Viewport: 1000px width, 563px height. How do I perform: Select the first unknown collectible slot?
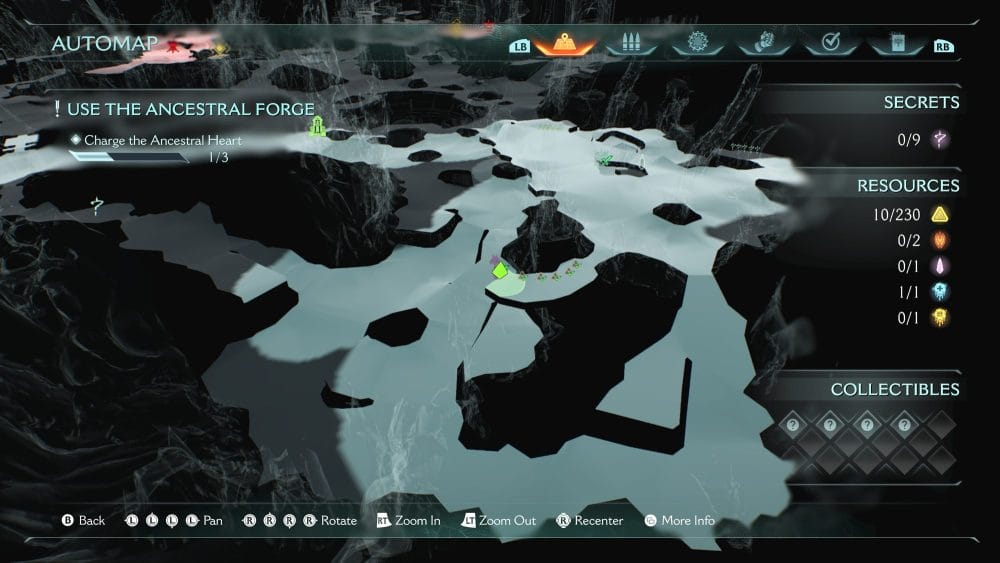click(792, 425)
